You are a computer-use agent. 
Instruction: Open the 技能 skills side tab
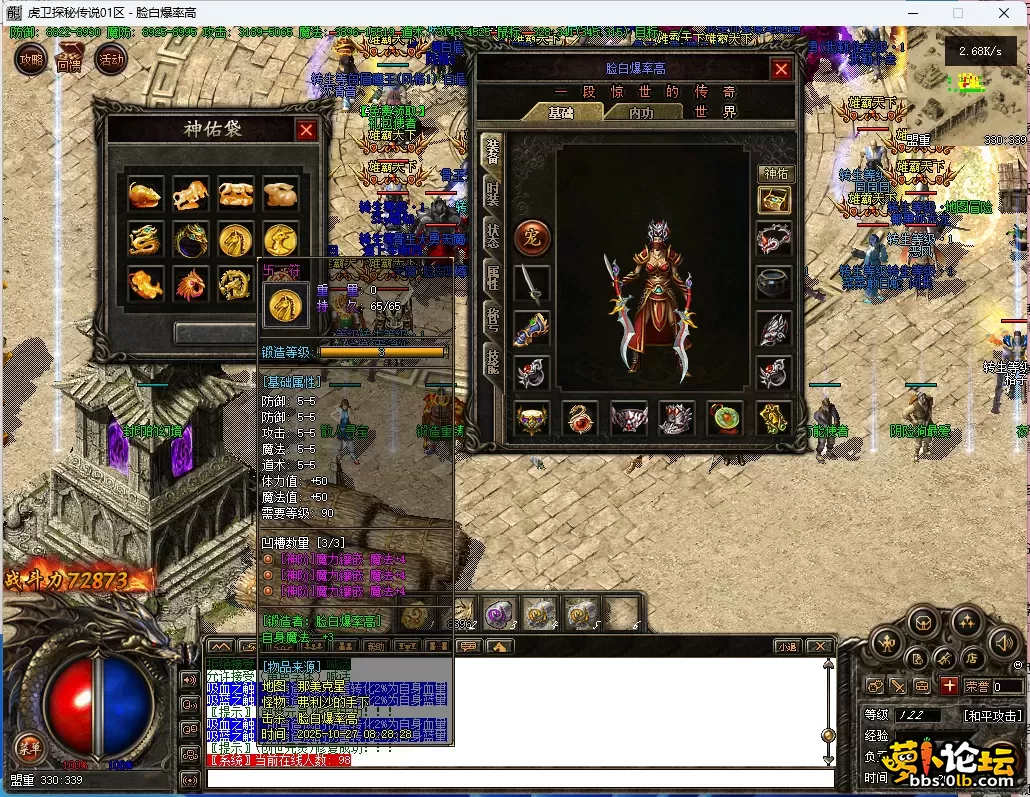pos(492,360)
